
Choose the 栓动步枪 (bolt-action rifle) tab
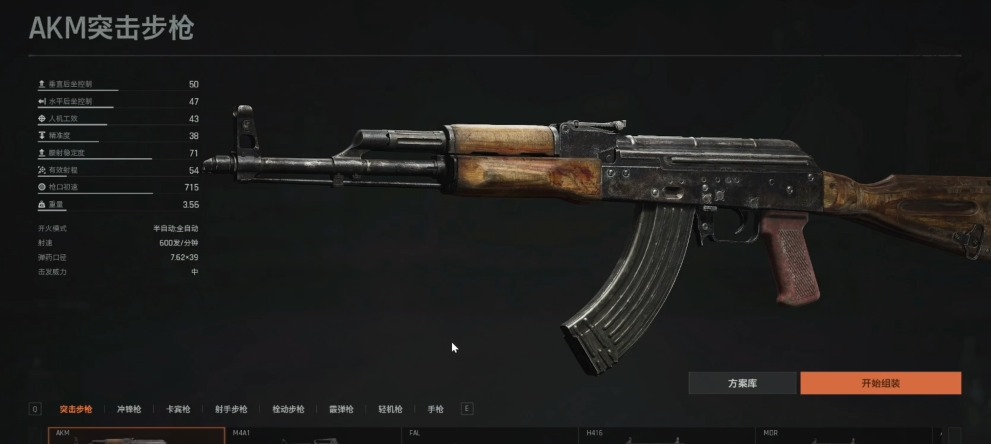pos(288,409)
